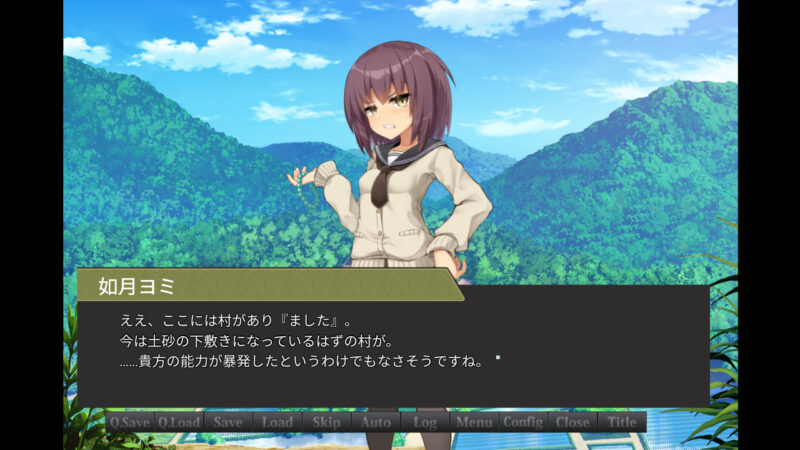Activate Skip mode

[x=326, y=422]
